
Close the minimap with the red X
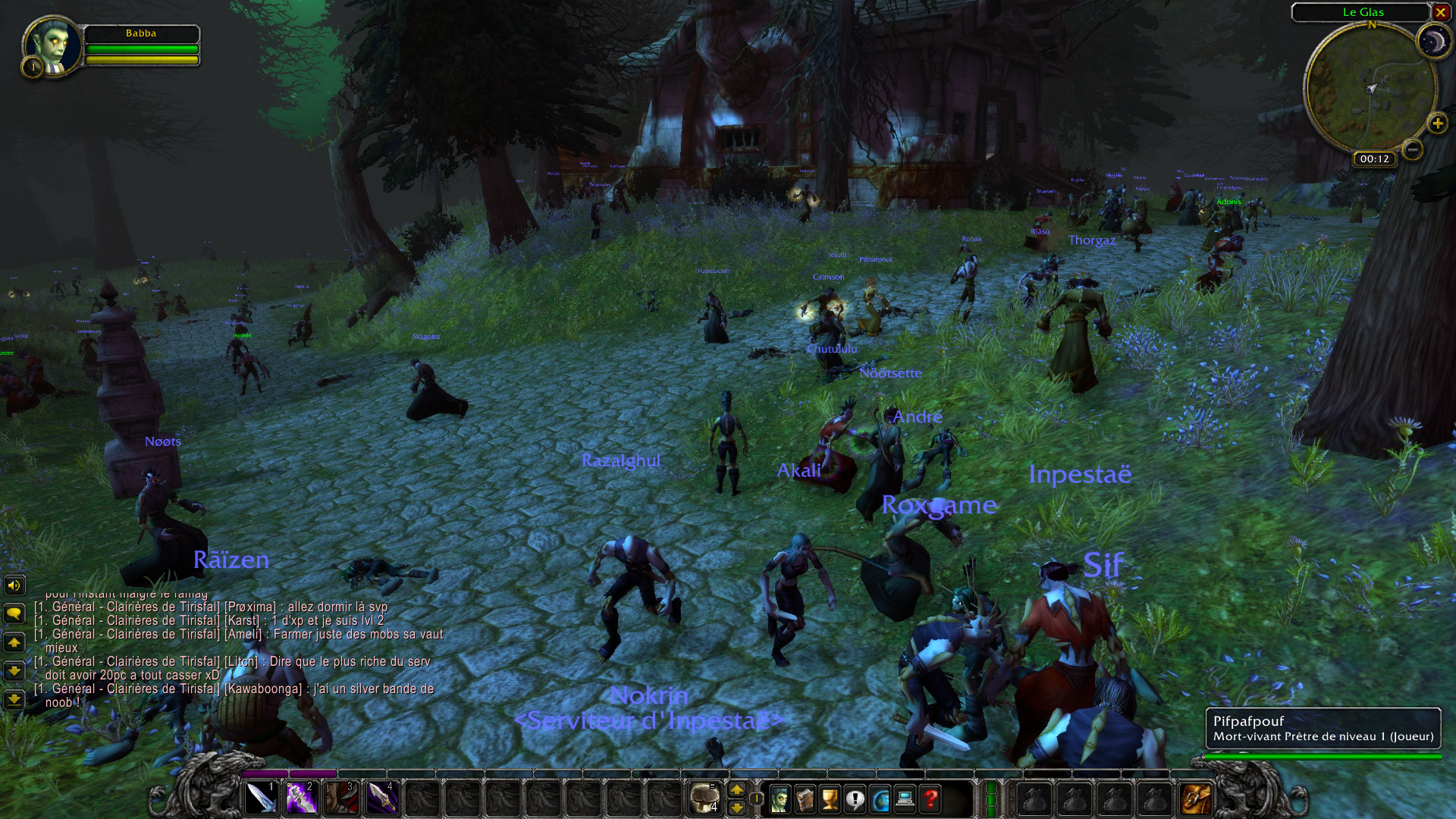pyautogui.click(x=1440, y=12)
